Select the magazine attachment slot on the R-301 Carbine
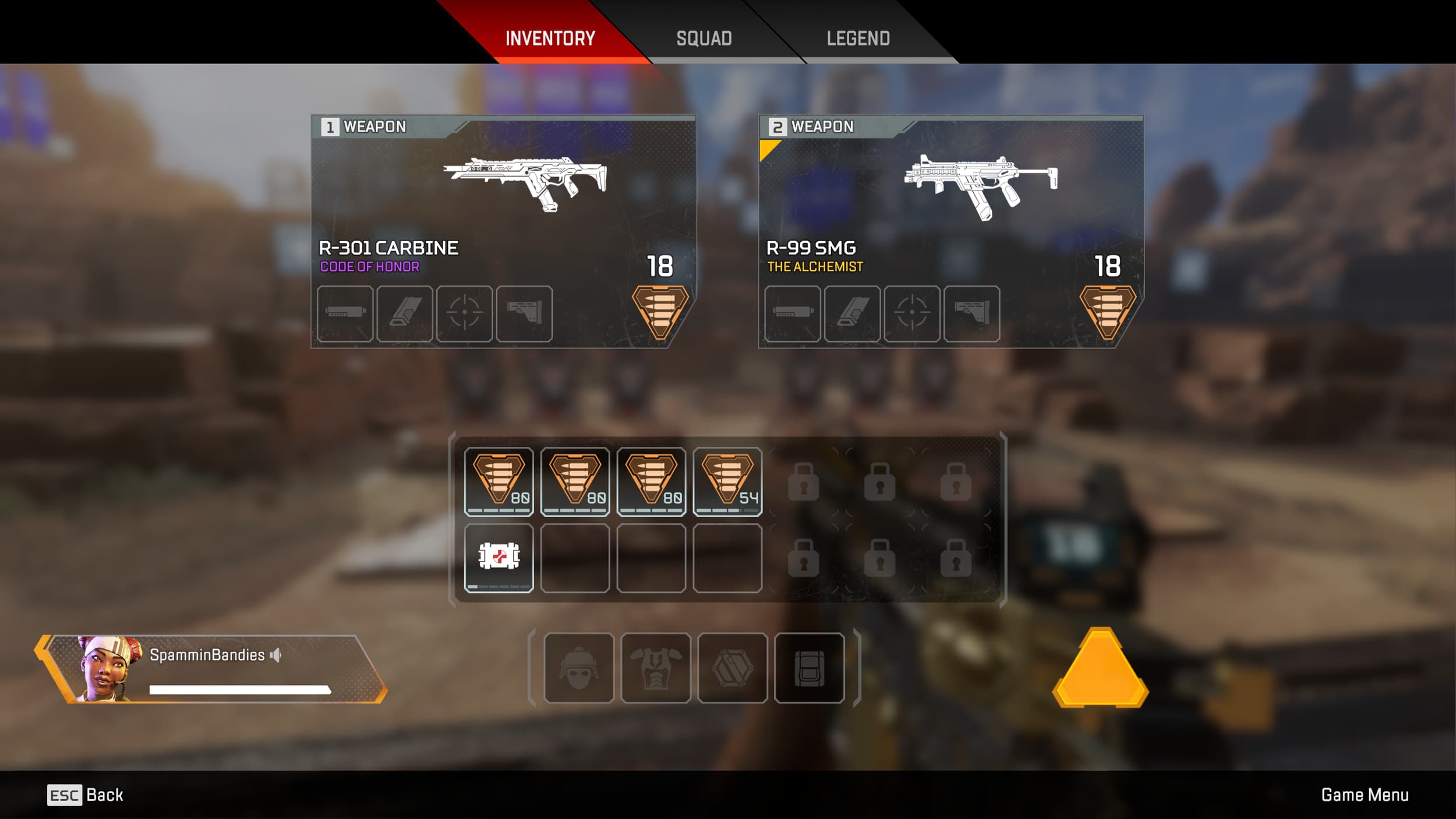Viewport: 1456px width, 819px height. (406, 315)
